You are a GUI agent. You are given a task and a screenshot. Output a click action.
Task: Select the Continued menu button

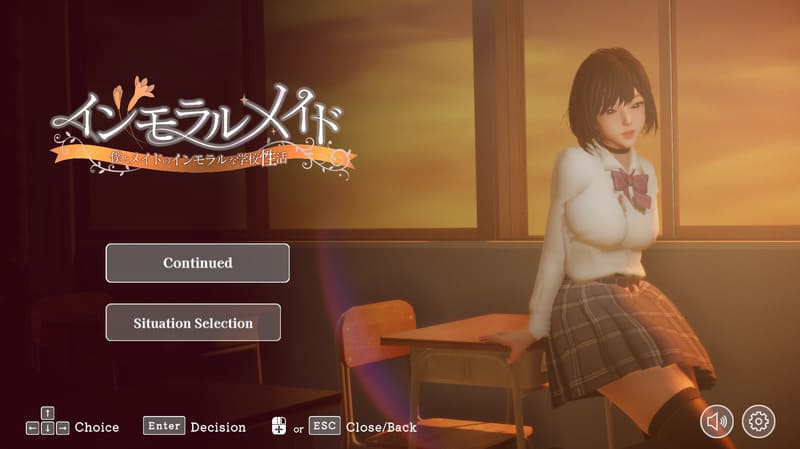coord(197,263)
